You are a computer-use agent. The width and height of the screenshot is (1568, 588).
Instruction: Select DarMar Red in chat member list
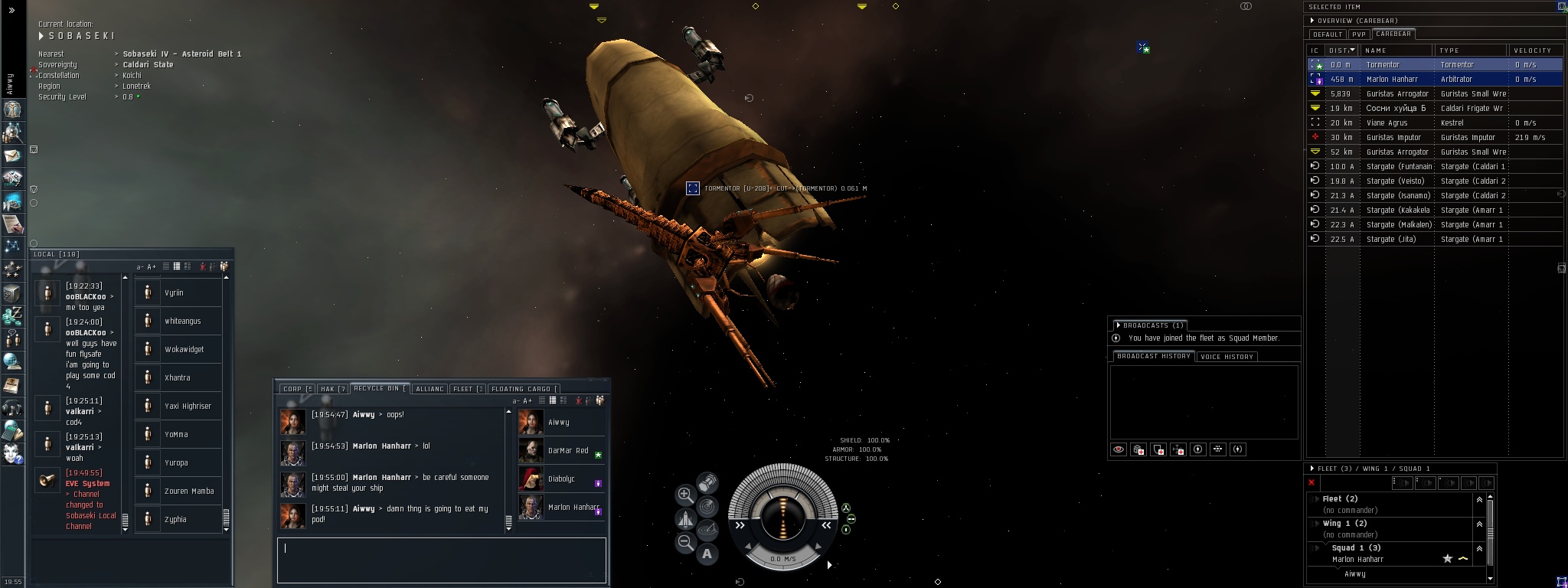coord(567,451)
